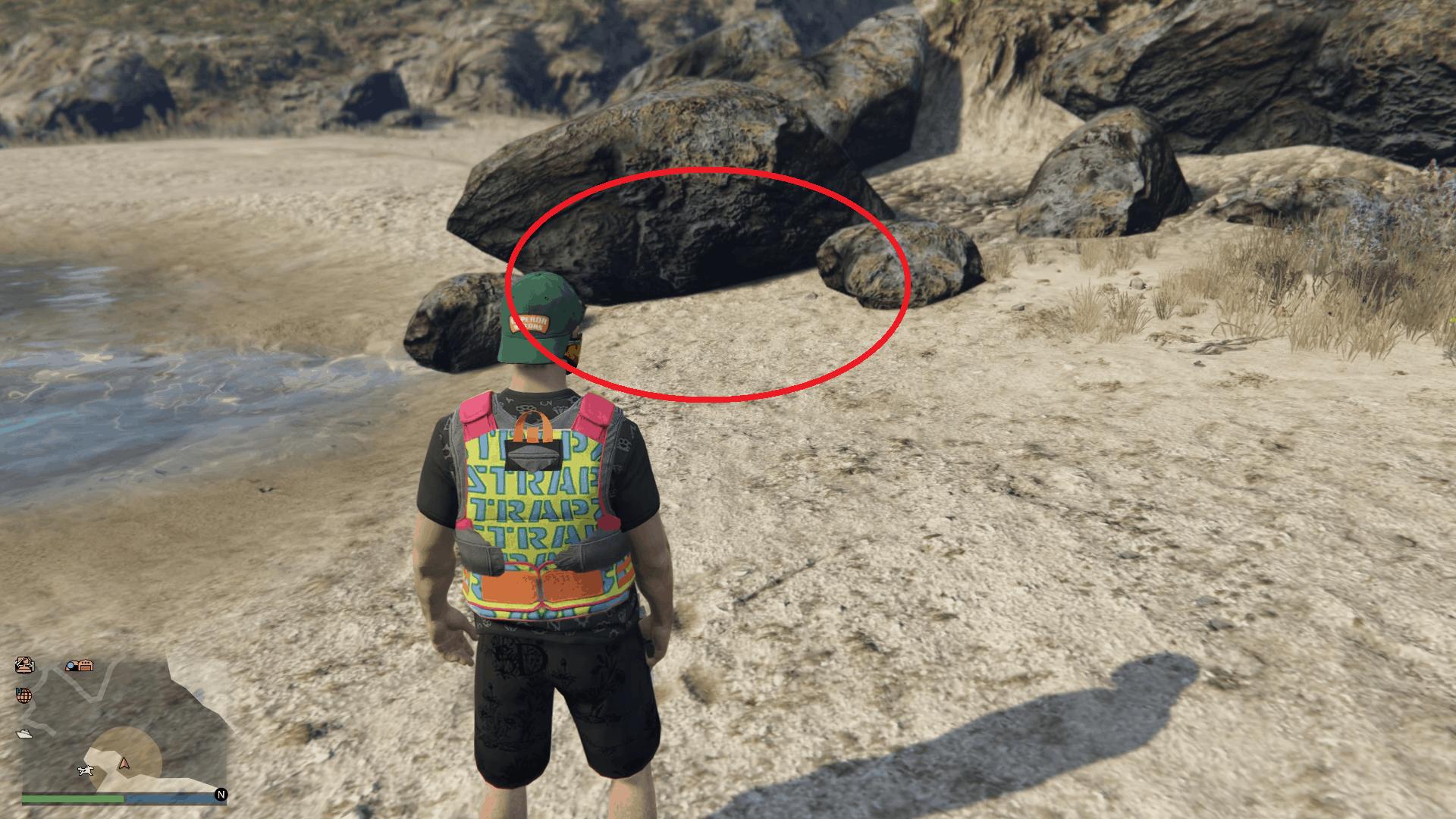Click the blue stamina bar segment
This screenshot has width=1456, height=819.
170,798
